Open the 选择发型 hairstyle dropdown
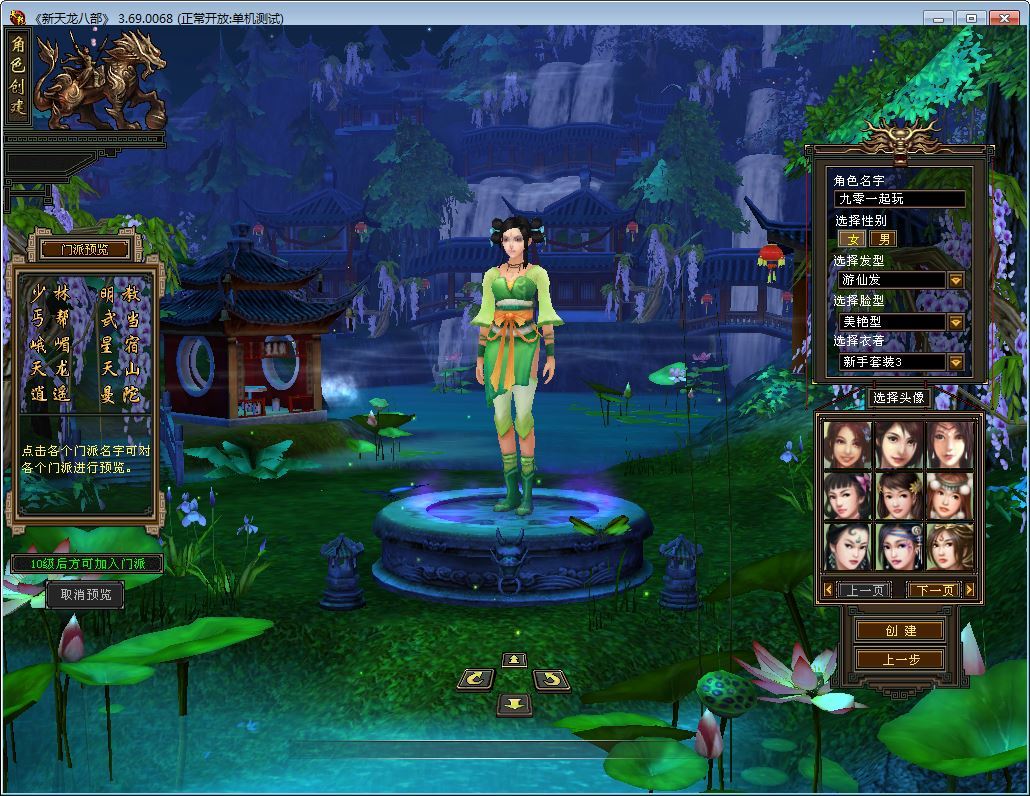Image resolution: width=1030 pixels, height=796 pixels. 956,280
